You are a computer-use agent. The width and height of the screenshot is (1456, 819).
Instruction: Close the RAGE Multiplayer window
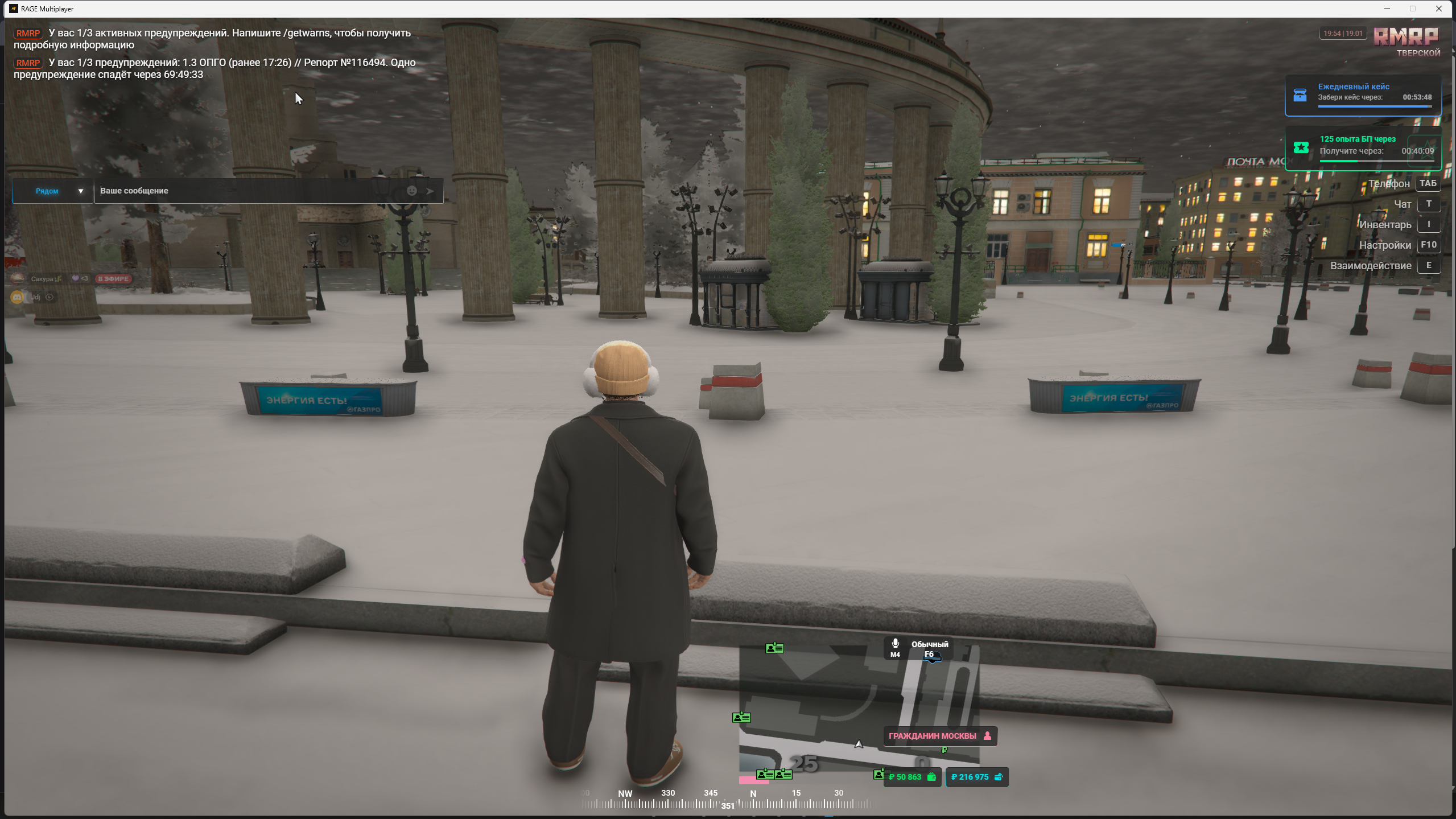(1439, 9)
